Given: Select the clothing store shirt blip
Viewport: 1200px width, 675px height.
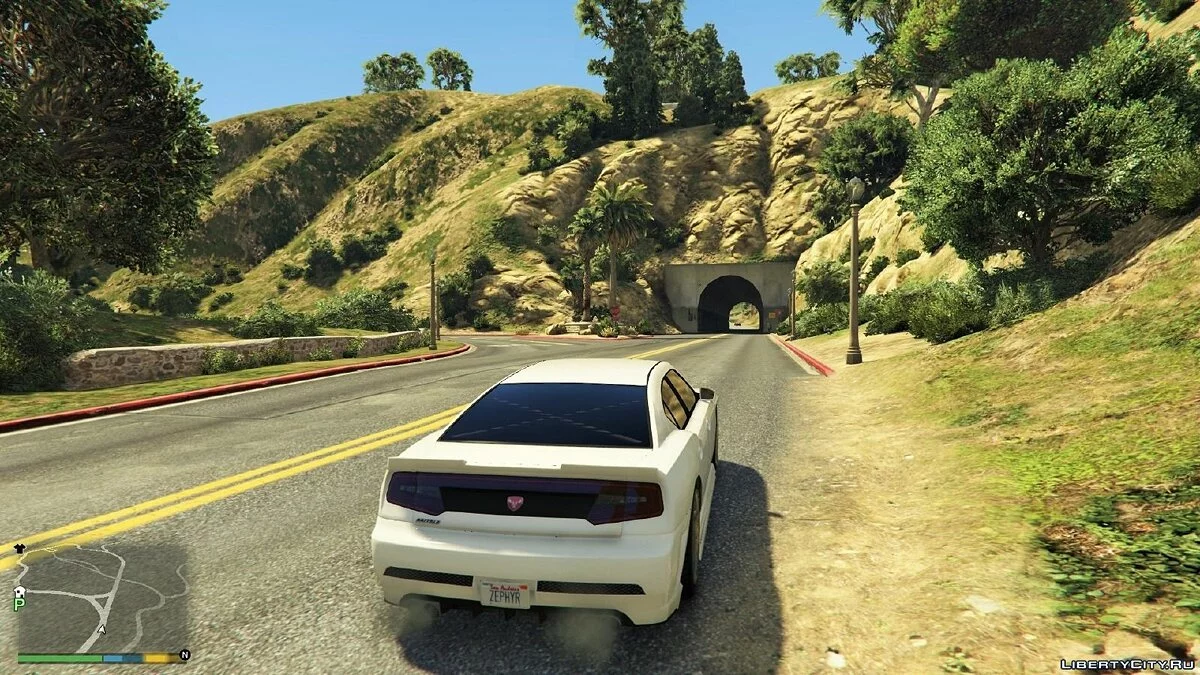Looking at the screenshot, I should (18, 548).
